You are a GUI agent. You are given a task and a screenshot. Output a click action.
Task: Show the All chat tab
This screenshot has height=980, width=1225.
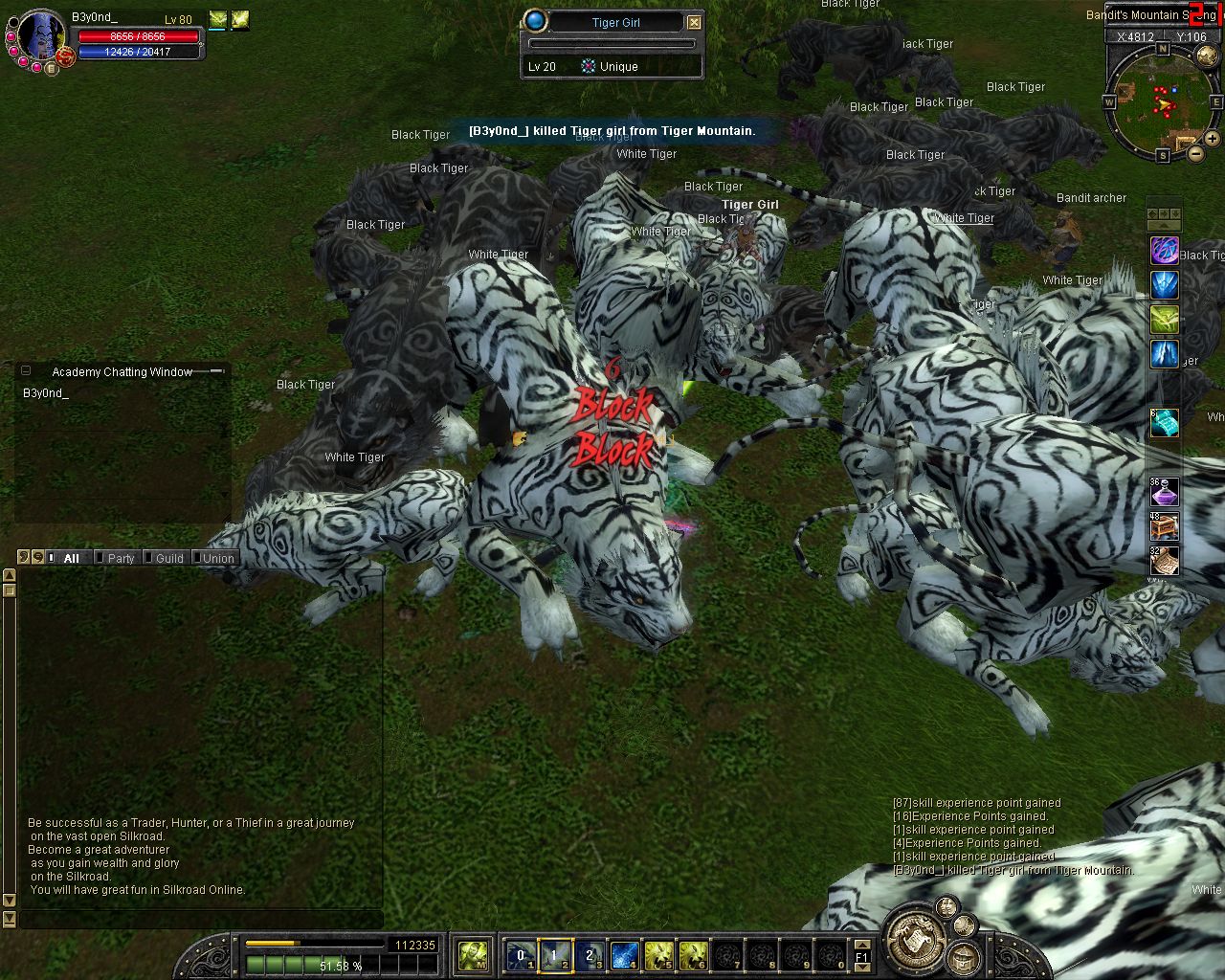tap(71, 558)
